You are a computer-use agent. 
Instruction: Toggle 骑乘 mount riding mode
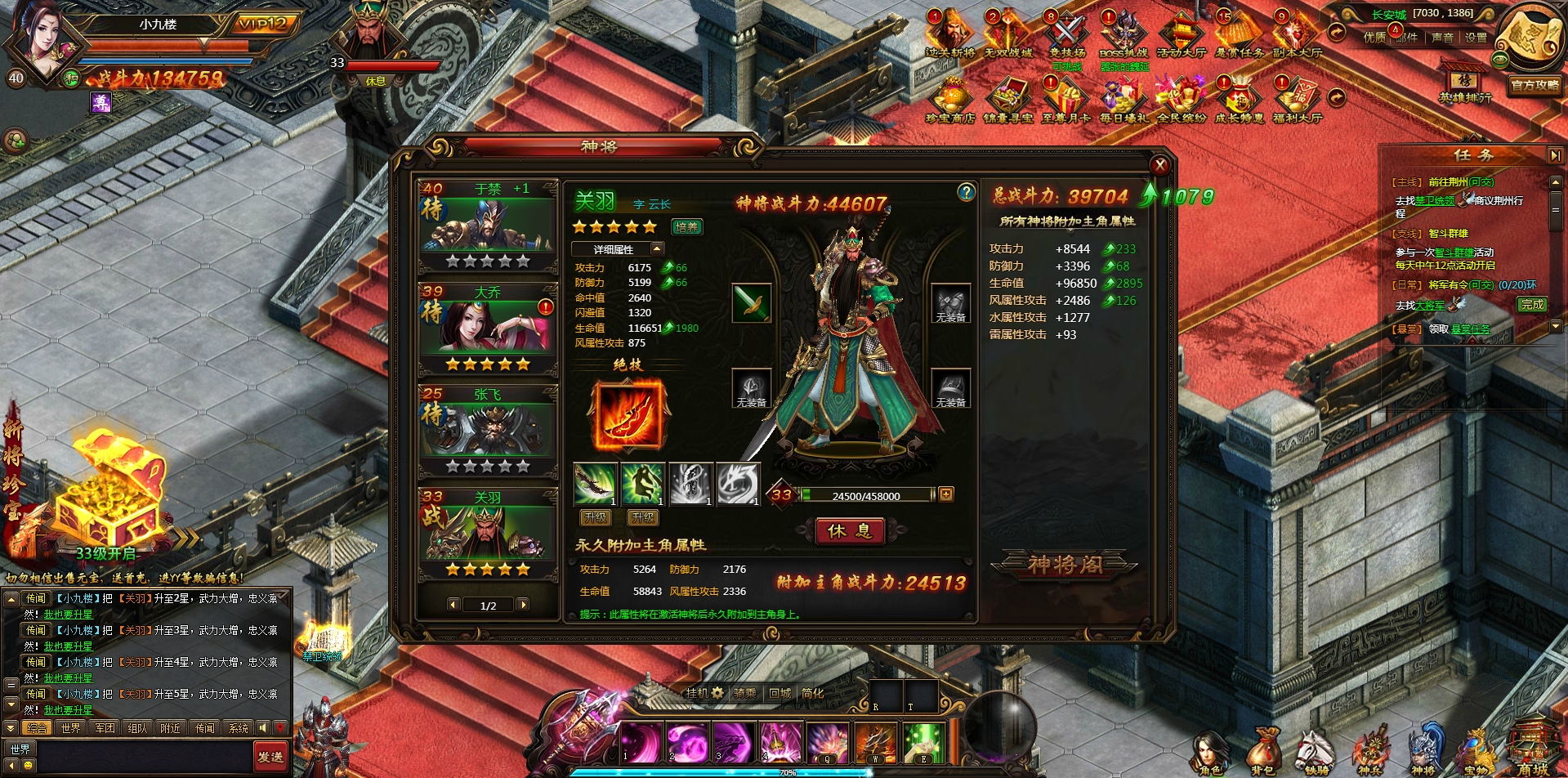[744, 693]
